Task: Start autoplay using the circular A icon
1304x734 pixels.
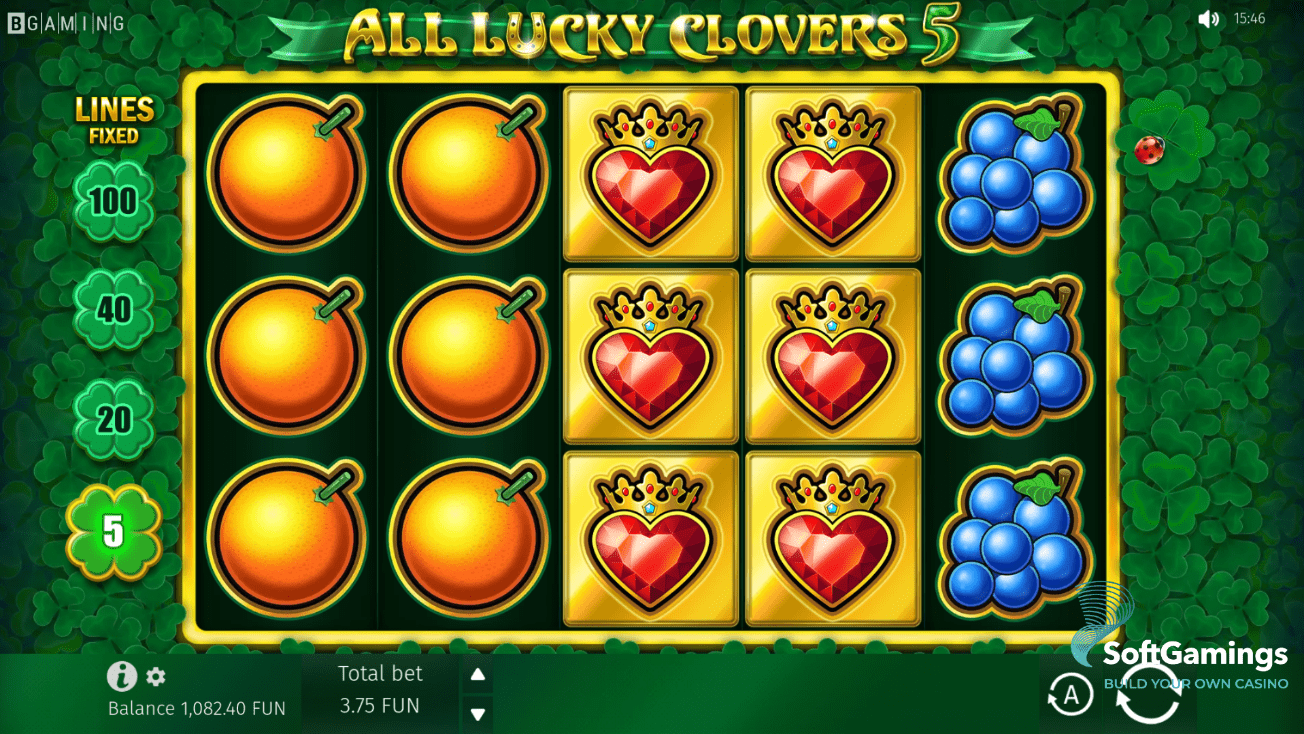Action: pos(1069,695)
